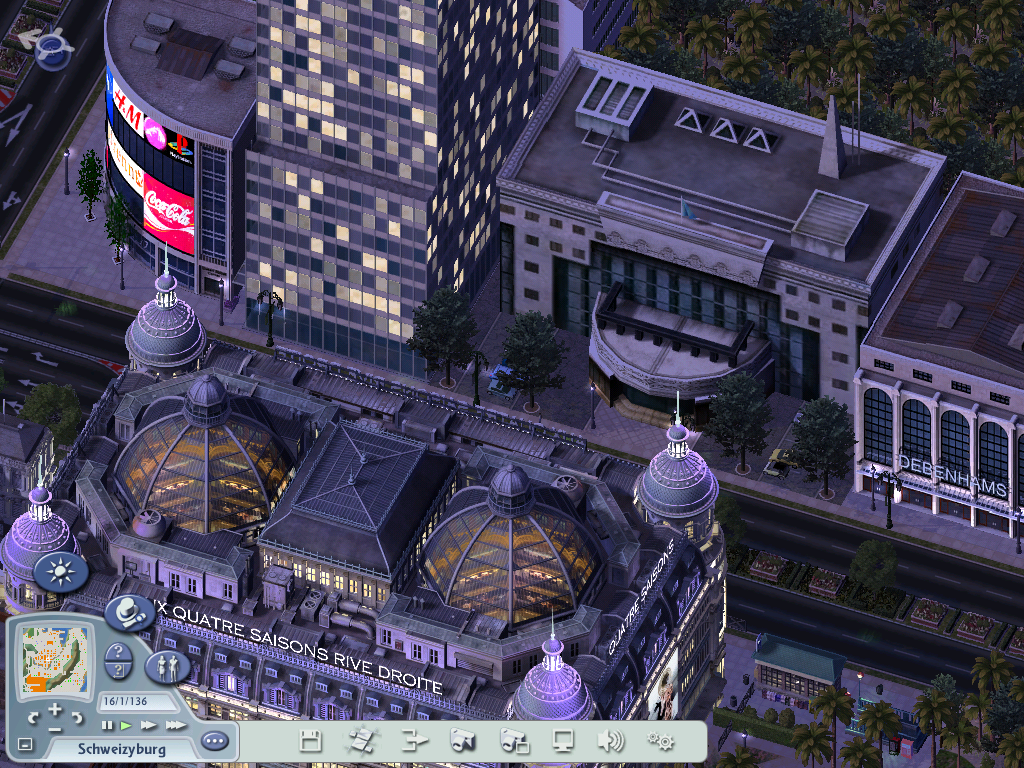Rotate the view counter-clockwise

pyautogui.click(x=34, y=718)
